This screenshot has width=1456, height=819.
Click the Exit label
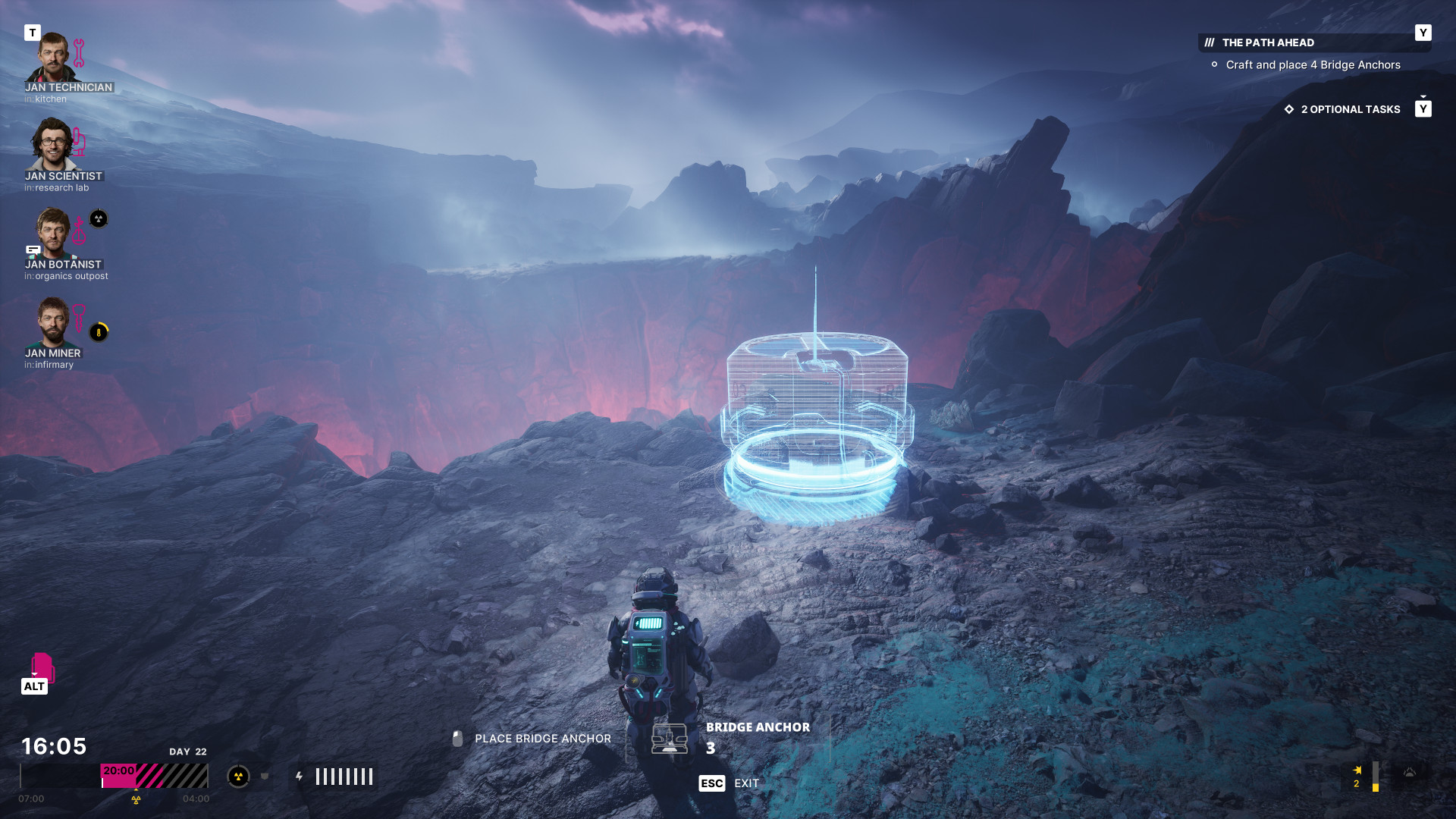(746, 783)
